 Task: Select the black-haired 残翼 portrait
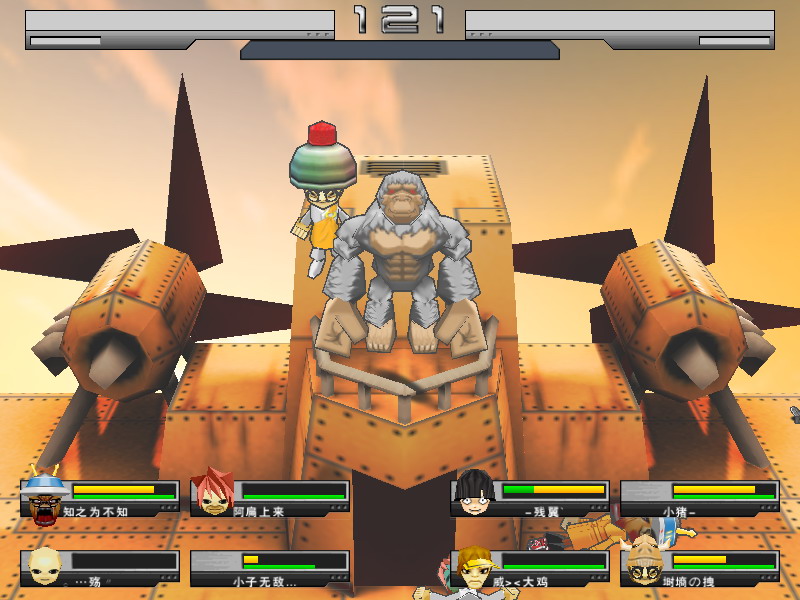474,492
